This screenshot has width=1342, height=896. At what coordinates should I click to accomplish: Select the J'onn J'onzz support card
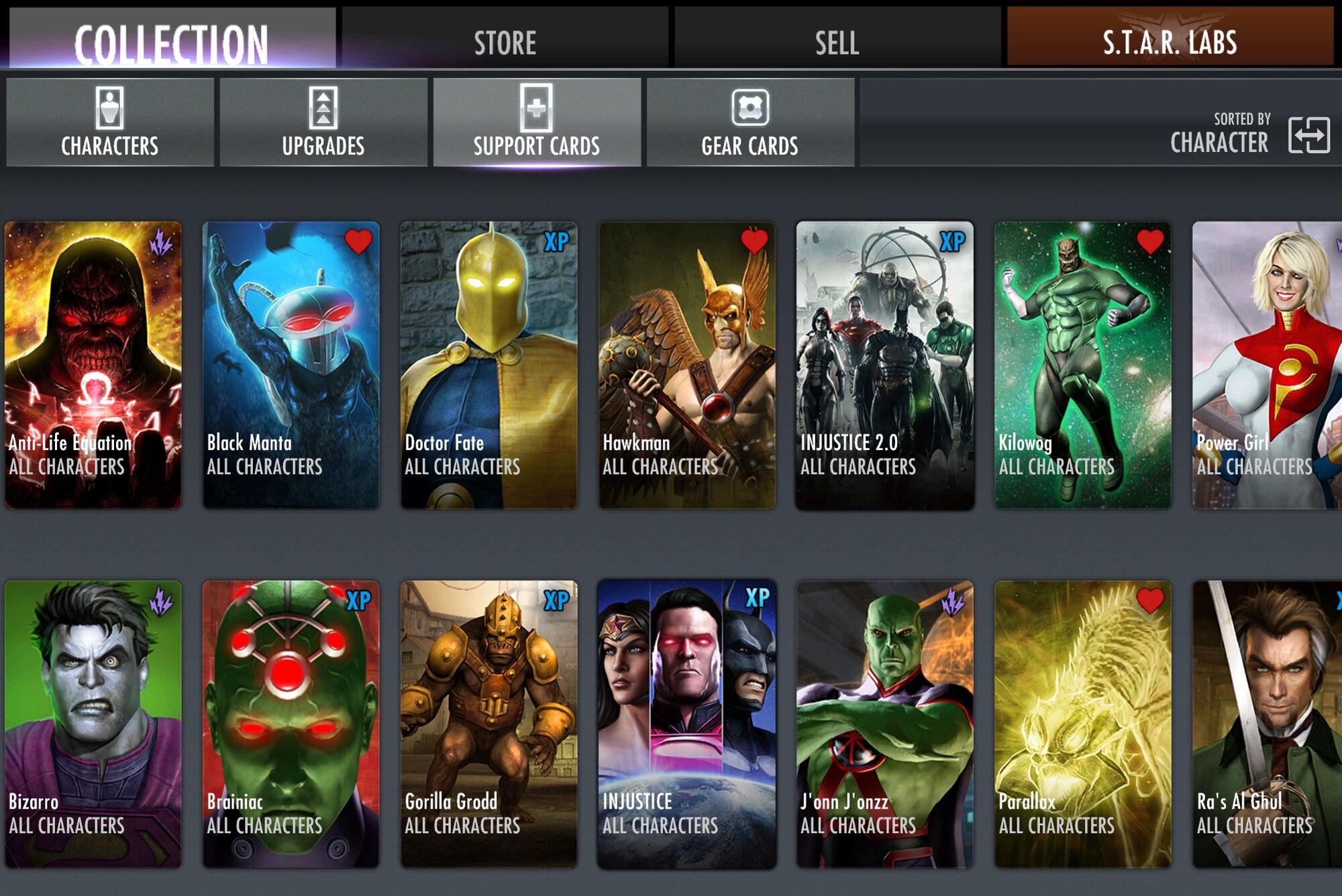pyautogui.click(x=885, y=724)
